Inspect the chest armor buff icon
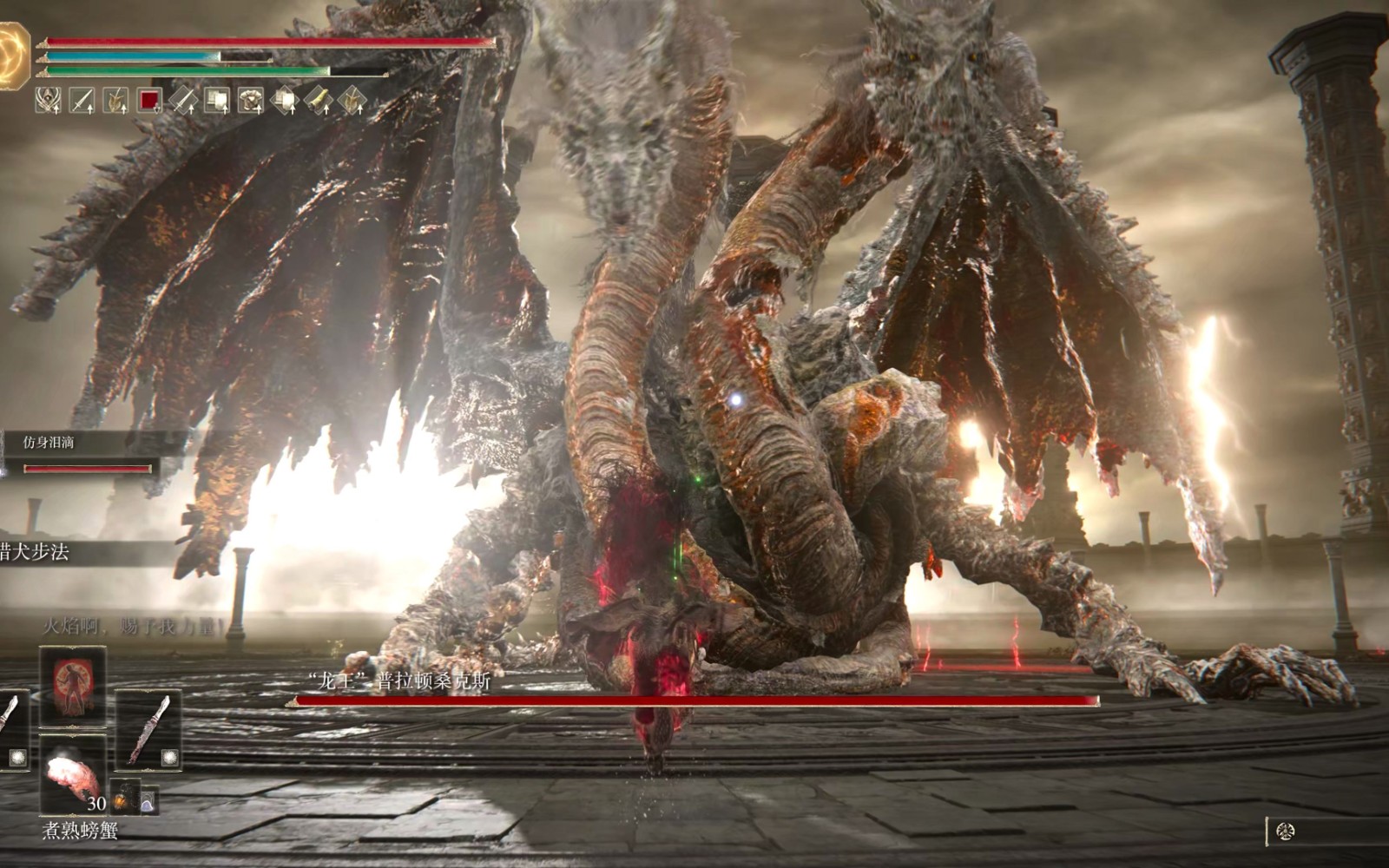Screen dimensions: 1389x868 pyautogui.click(x=251, y=101)
